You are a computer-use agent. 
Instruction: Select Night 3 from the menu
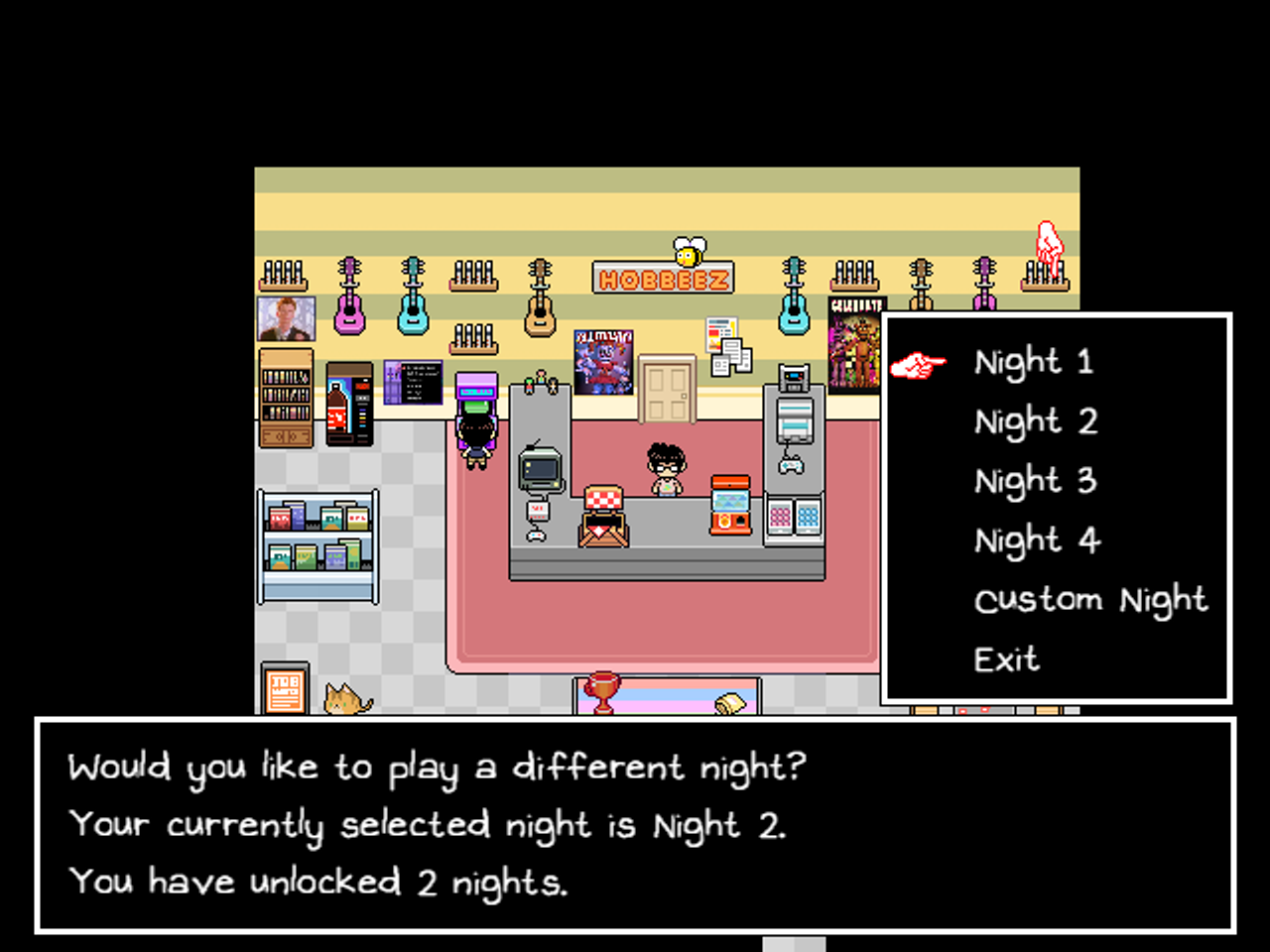click(1035, 480)
